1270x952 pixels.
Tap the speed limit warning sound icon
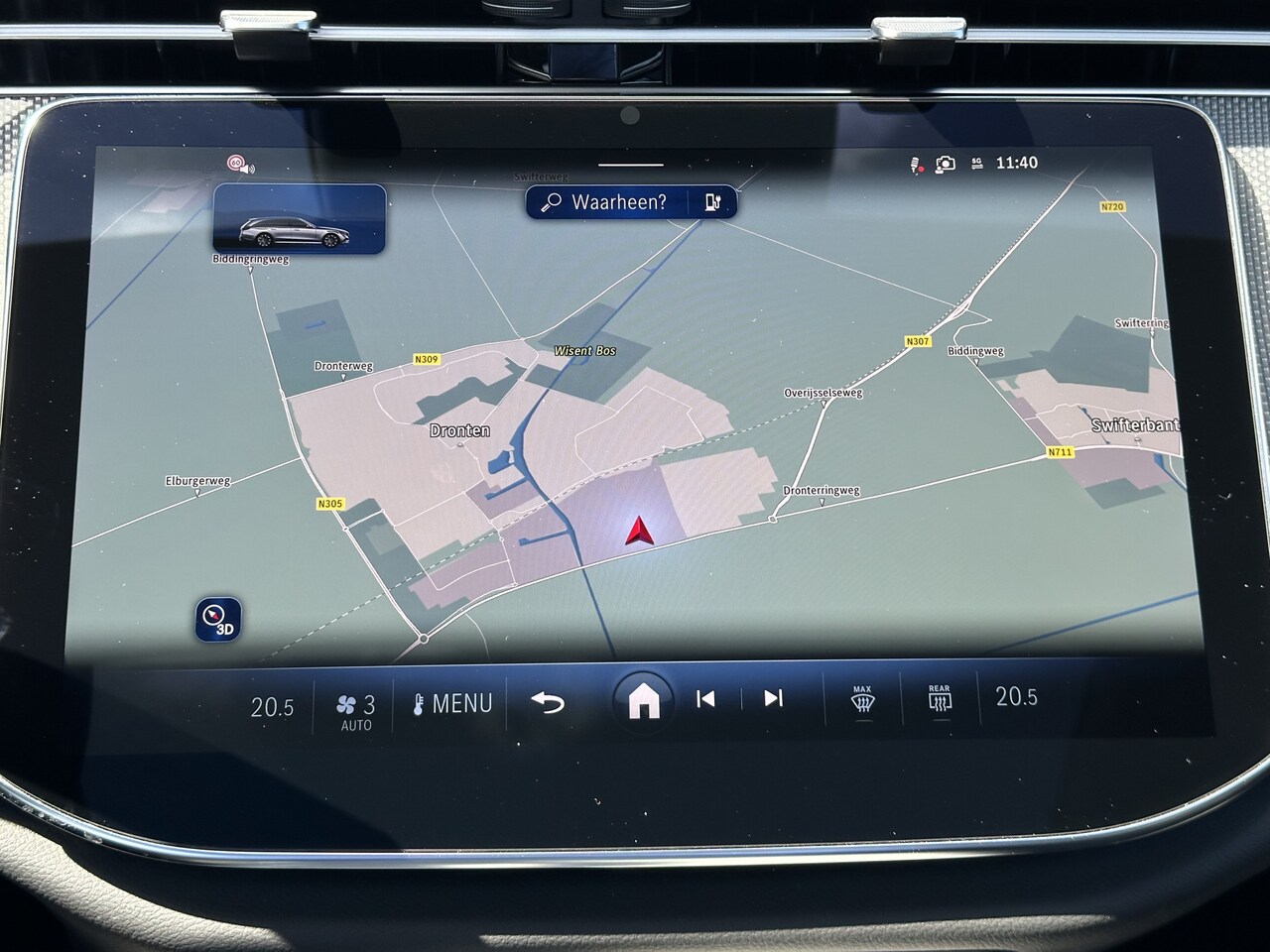click(239, 164)
